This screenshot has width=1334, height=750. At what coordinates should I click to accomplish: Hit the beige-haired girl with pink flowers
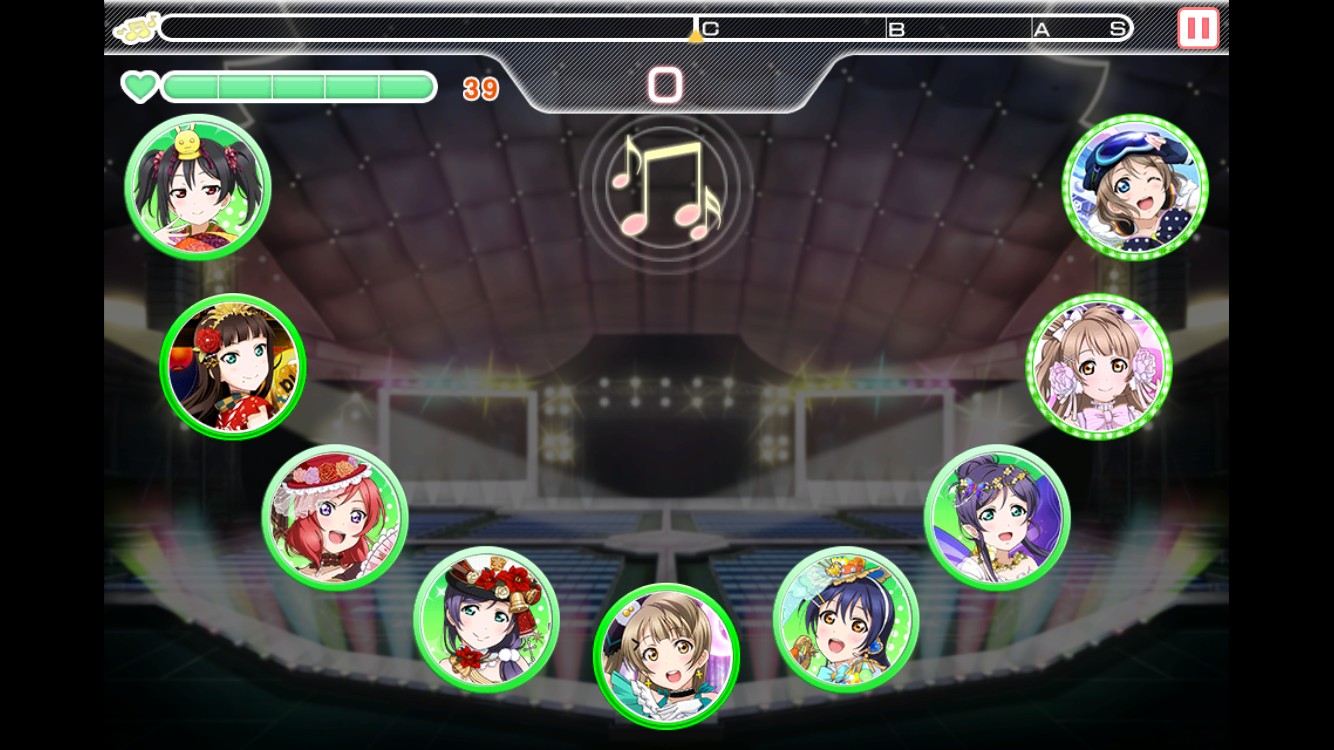coord(1099,366)
